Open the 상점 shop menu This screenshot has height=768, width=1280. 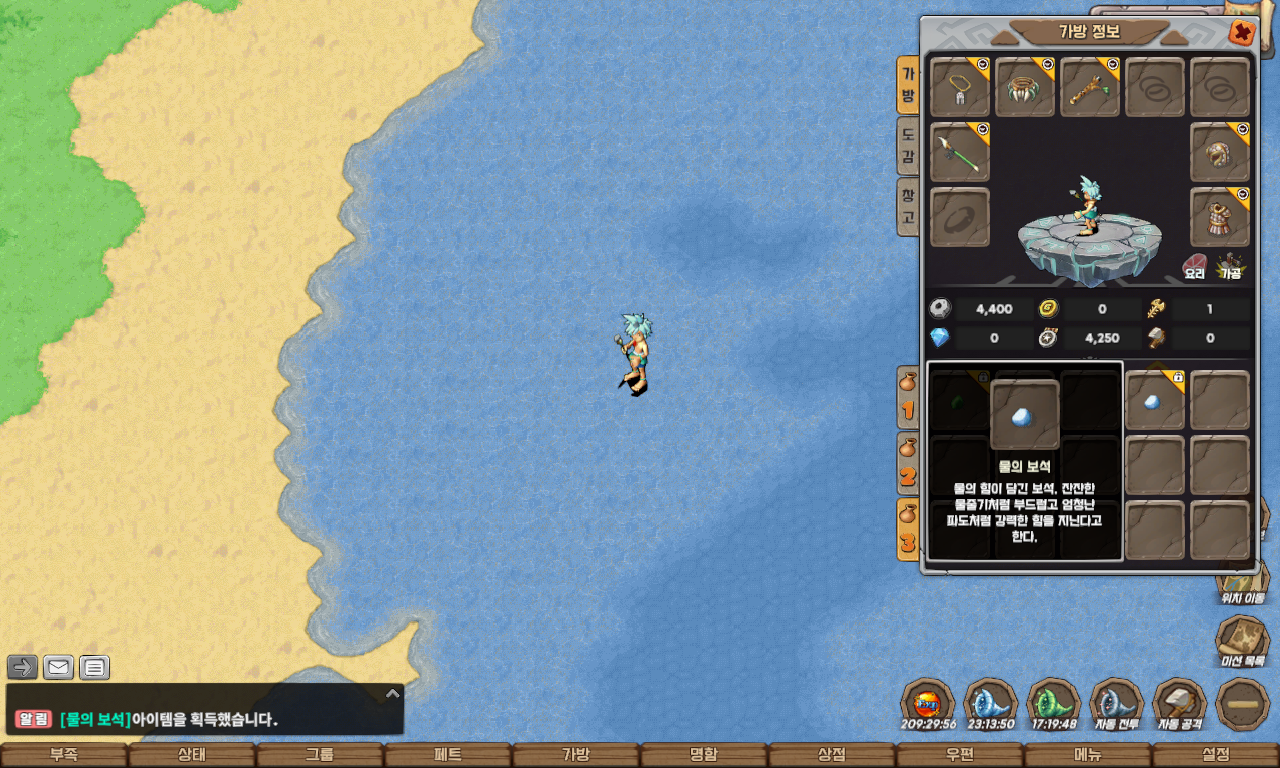pyautogui.click(x=832, y=755)
